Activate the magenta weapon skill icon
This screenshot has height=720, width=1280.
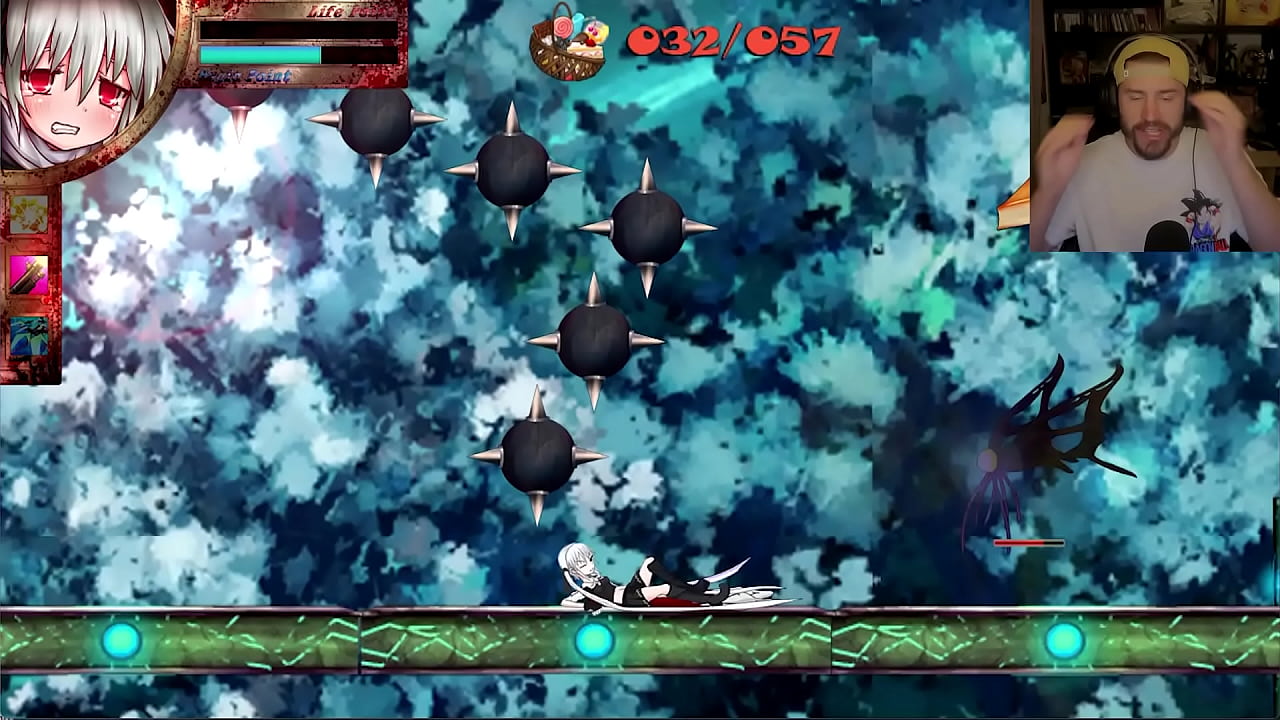tap(29, 275)
